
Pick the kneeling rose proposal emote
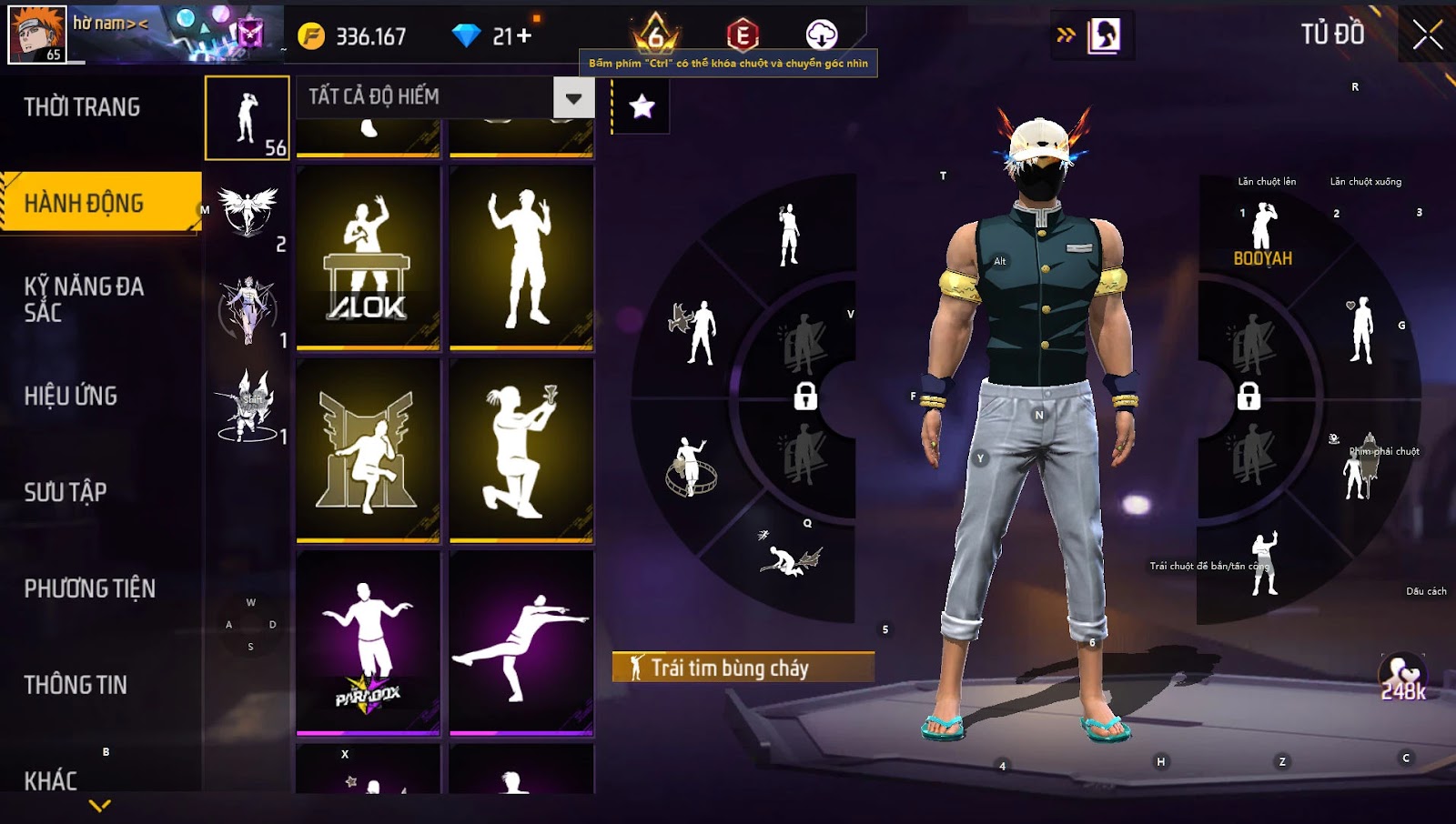click(x=521, y=449)
